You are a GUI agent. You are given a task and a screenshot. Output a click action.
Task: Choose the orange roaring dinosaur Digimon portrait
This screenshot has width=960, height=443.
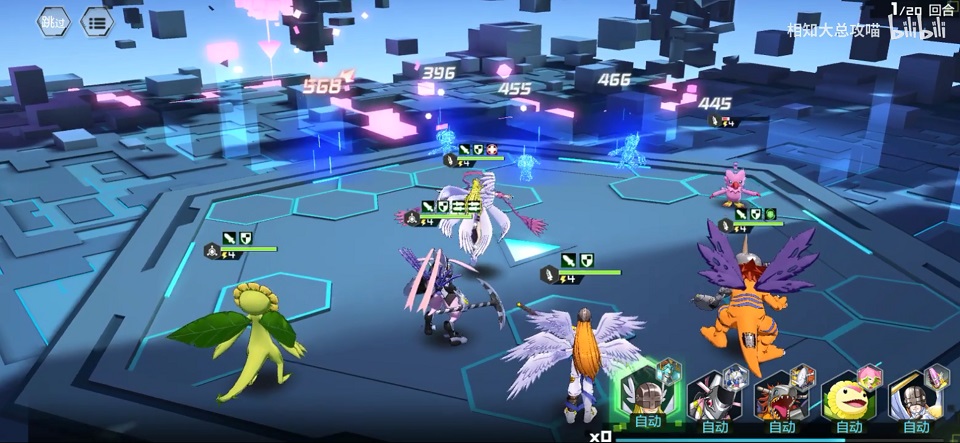781,398
